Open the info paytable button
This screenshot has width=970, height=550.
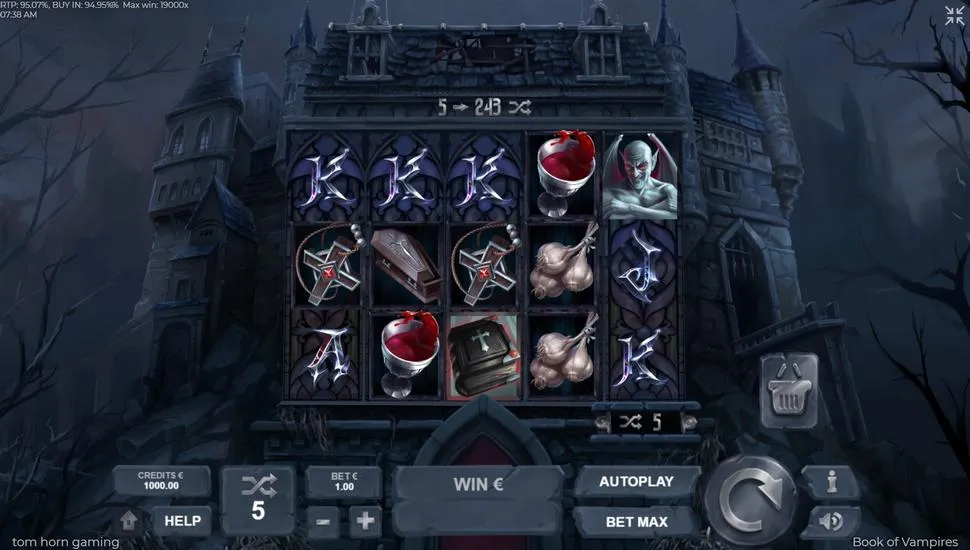pos(831,482)
